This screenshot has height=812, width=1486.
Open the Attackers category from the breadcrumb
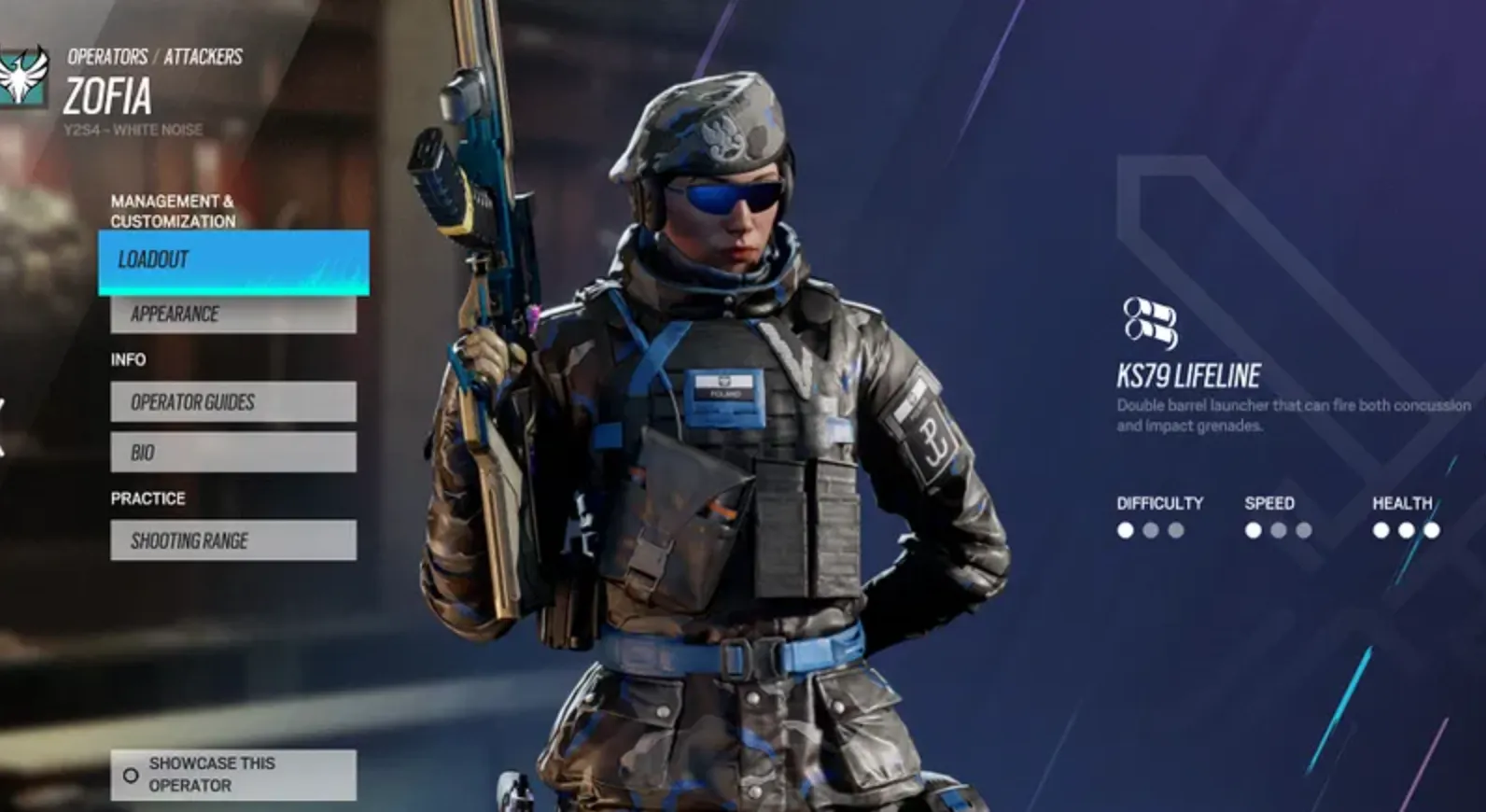click(x=202, y=56)
